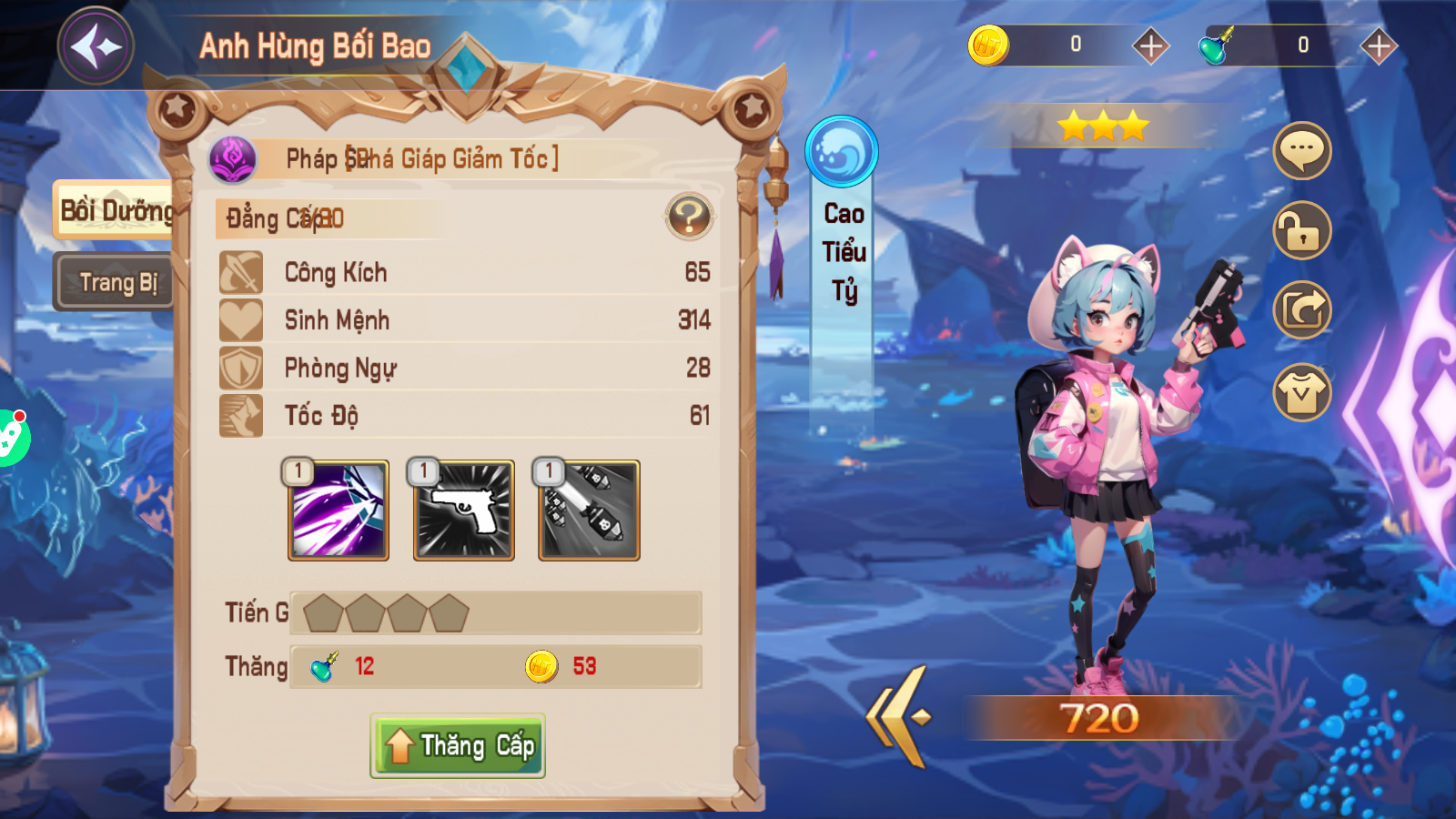Select the pistol skill icon
1456x819 pixels.
click(464, 511)
